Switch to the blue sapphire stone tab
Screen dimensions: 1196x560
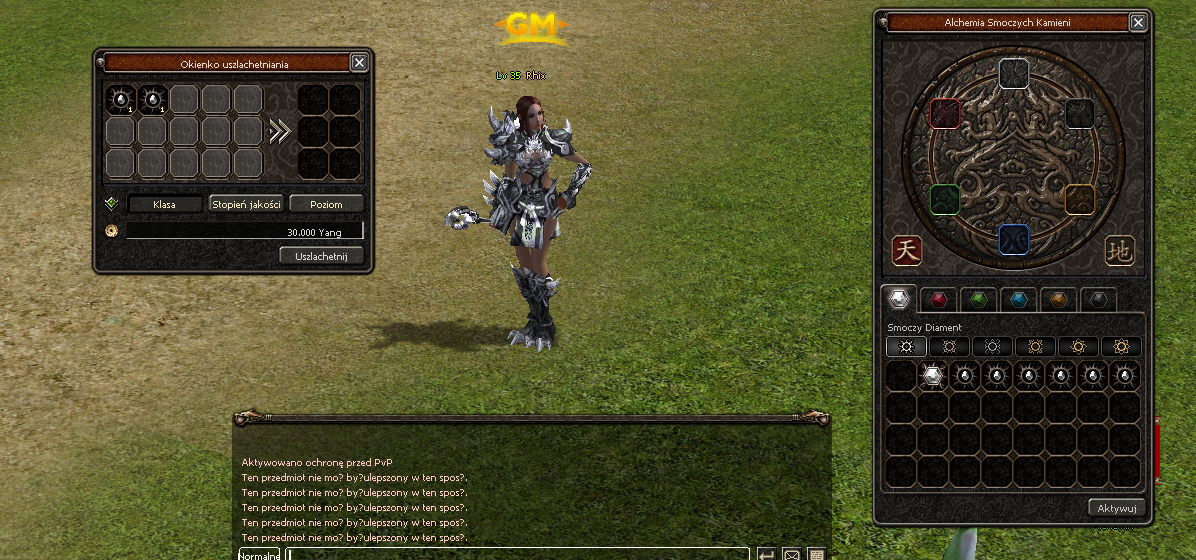1019,298
